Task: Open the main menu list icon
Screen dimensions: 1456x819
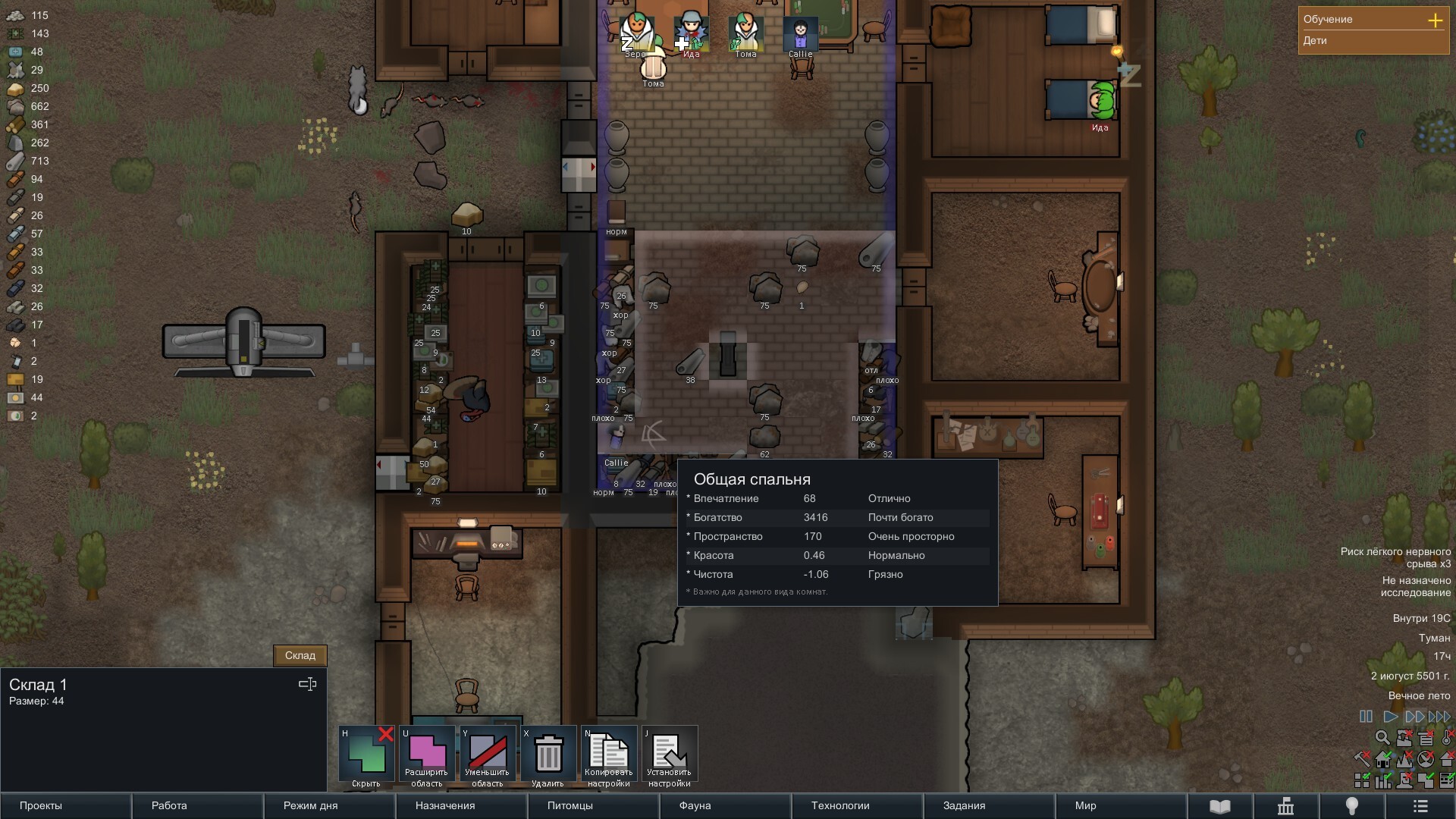Action: click(1421, 806)
